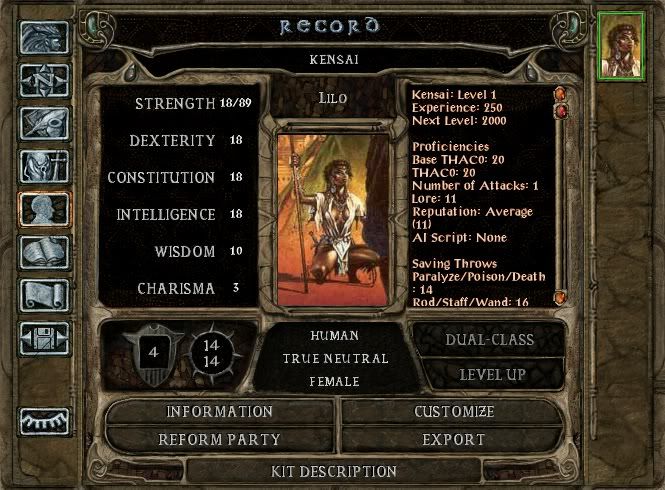Open the mage spellbook icon
The width and height of the screenshot is (665, 490).
click(x=45, y=253)
